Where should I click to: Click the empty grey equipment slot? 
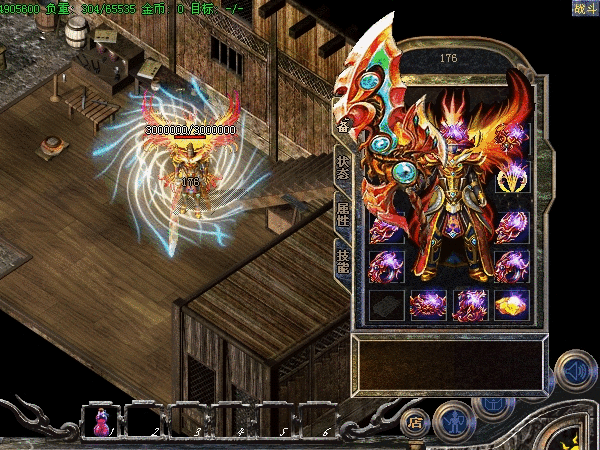tap(386, 304)
